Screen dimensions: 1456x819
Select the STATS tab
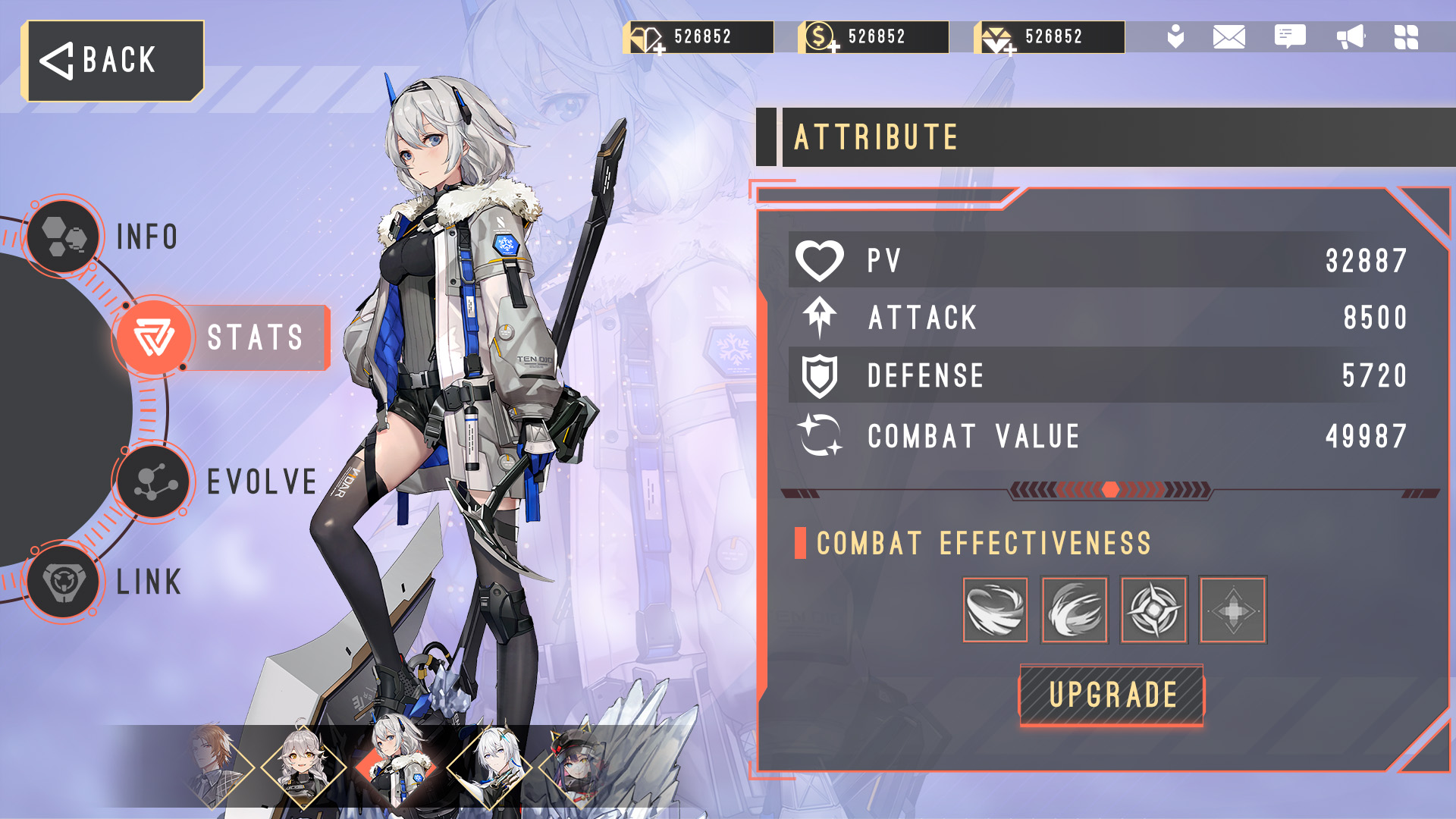click(220, 337)
